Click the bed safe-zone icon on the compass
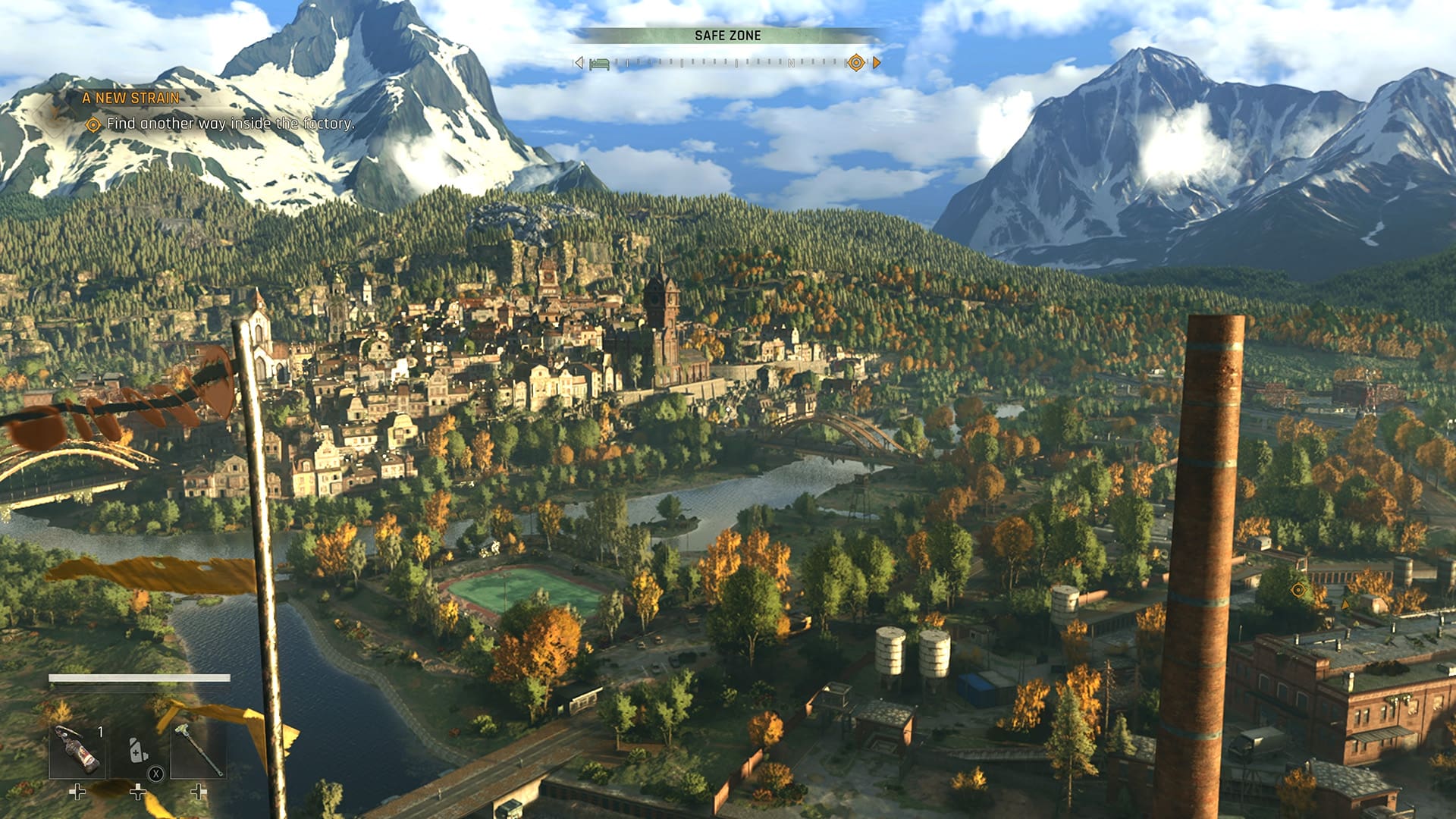 pyautogui.click(x=601, y=65)
